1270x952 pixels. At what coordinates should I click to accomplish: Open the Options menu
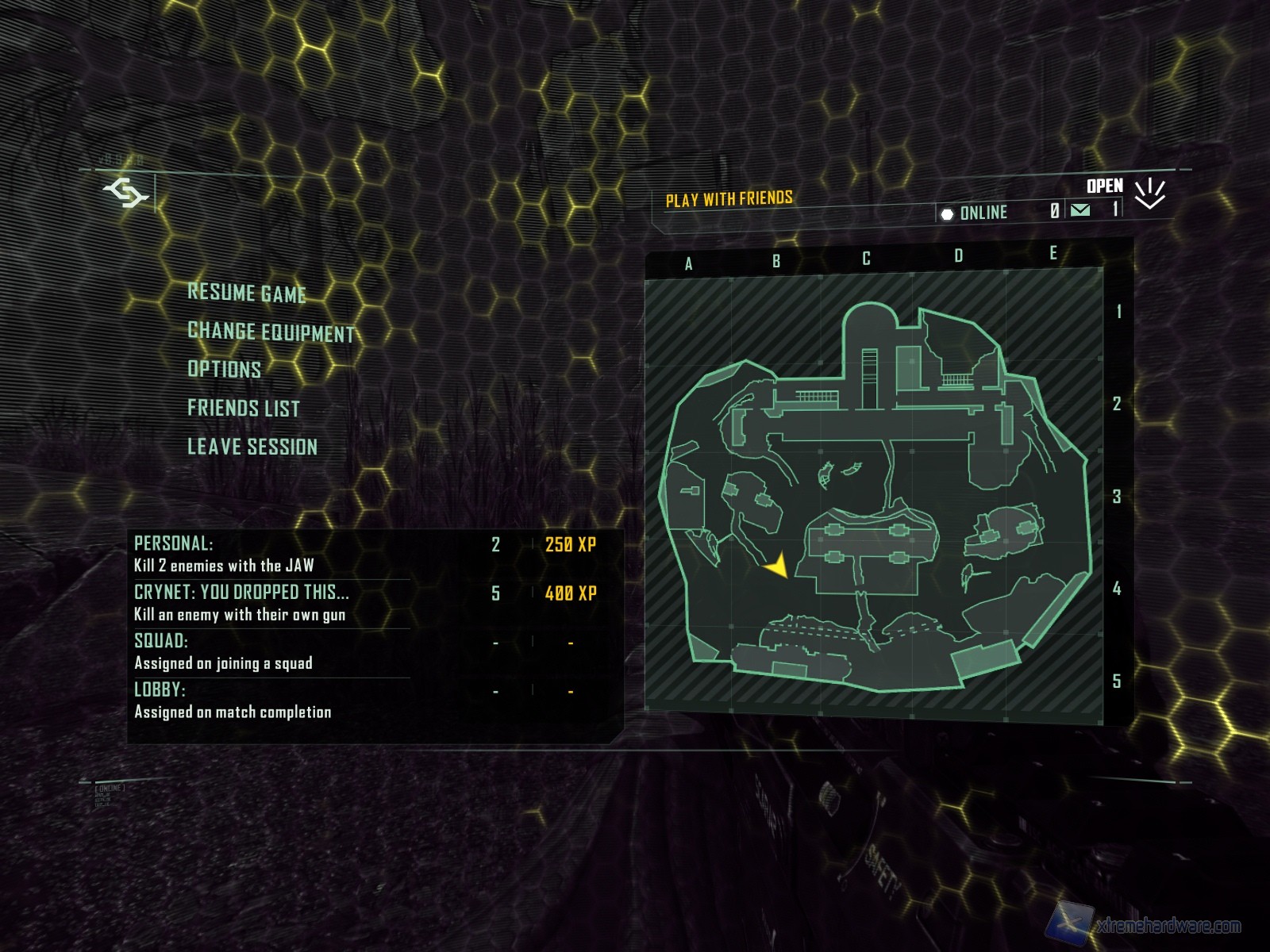coord(225,370)
